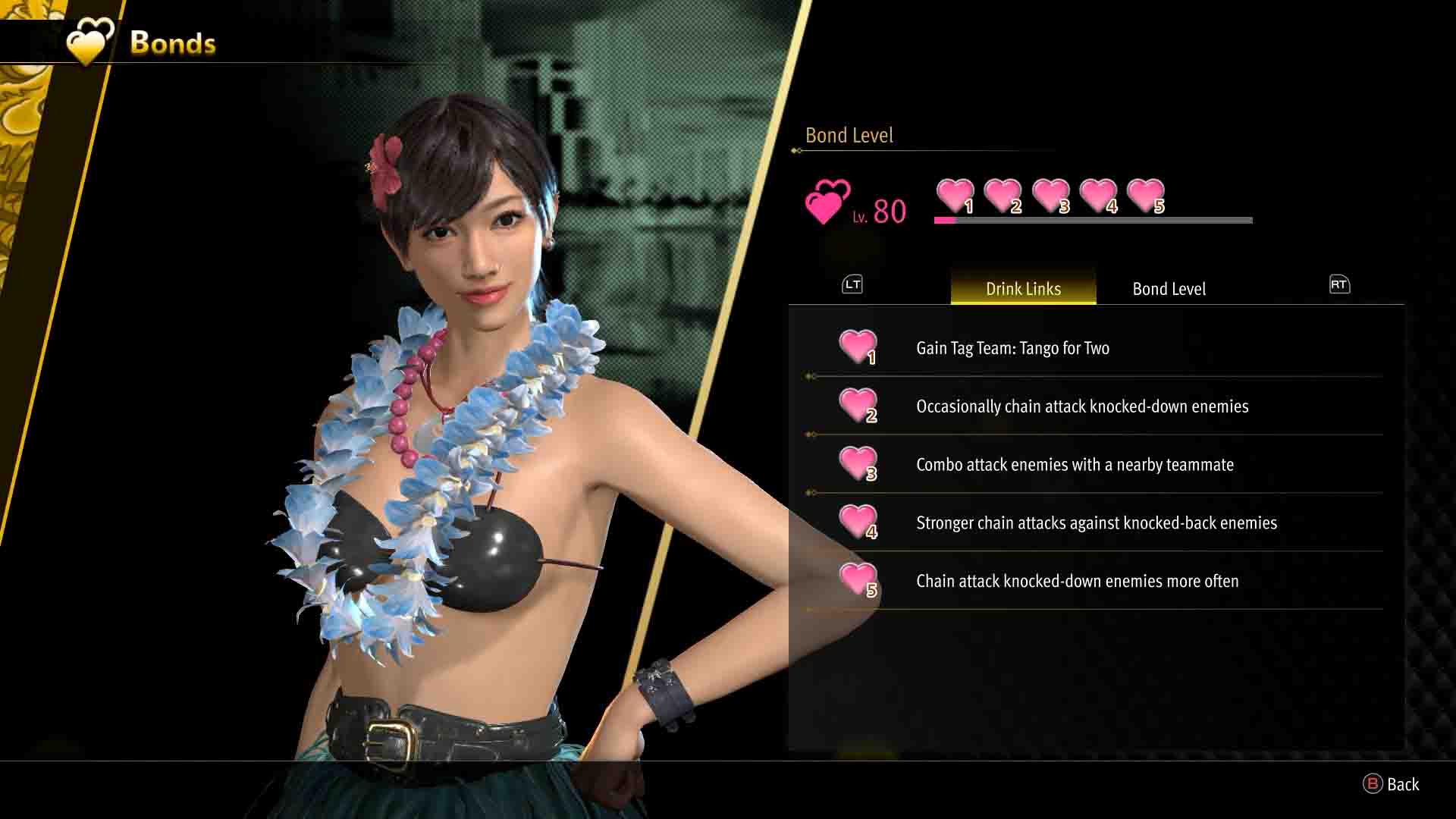Screen dimensions: 1456x819
Task: Switch to the Drink Links tab
Action: click(x=1023, y=289)
